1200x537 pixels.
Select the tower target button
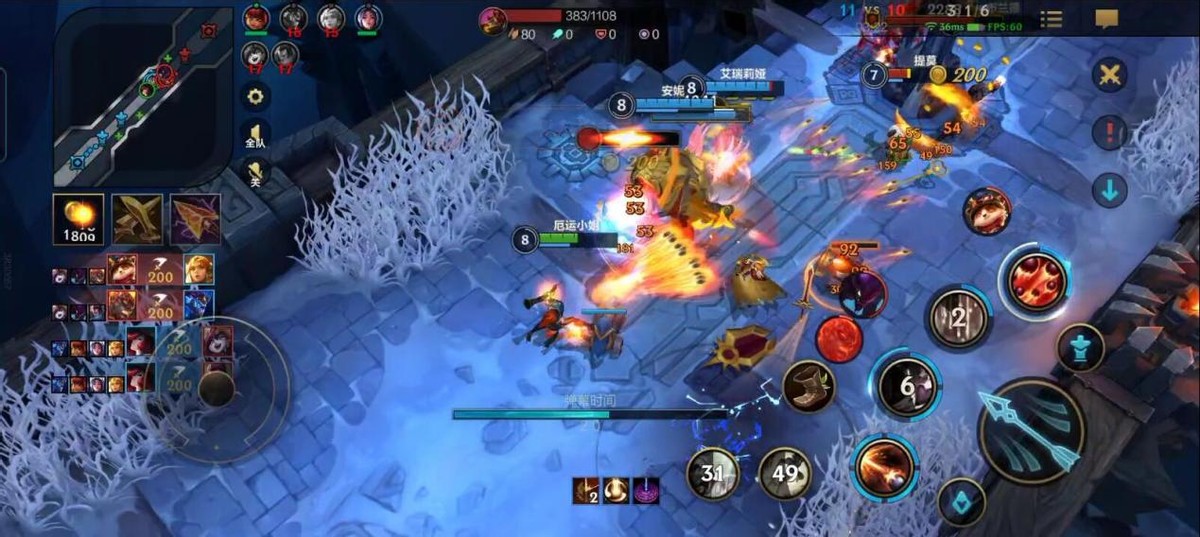click(x=1080, y=347)
